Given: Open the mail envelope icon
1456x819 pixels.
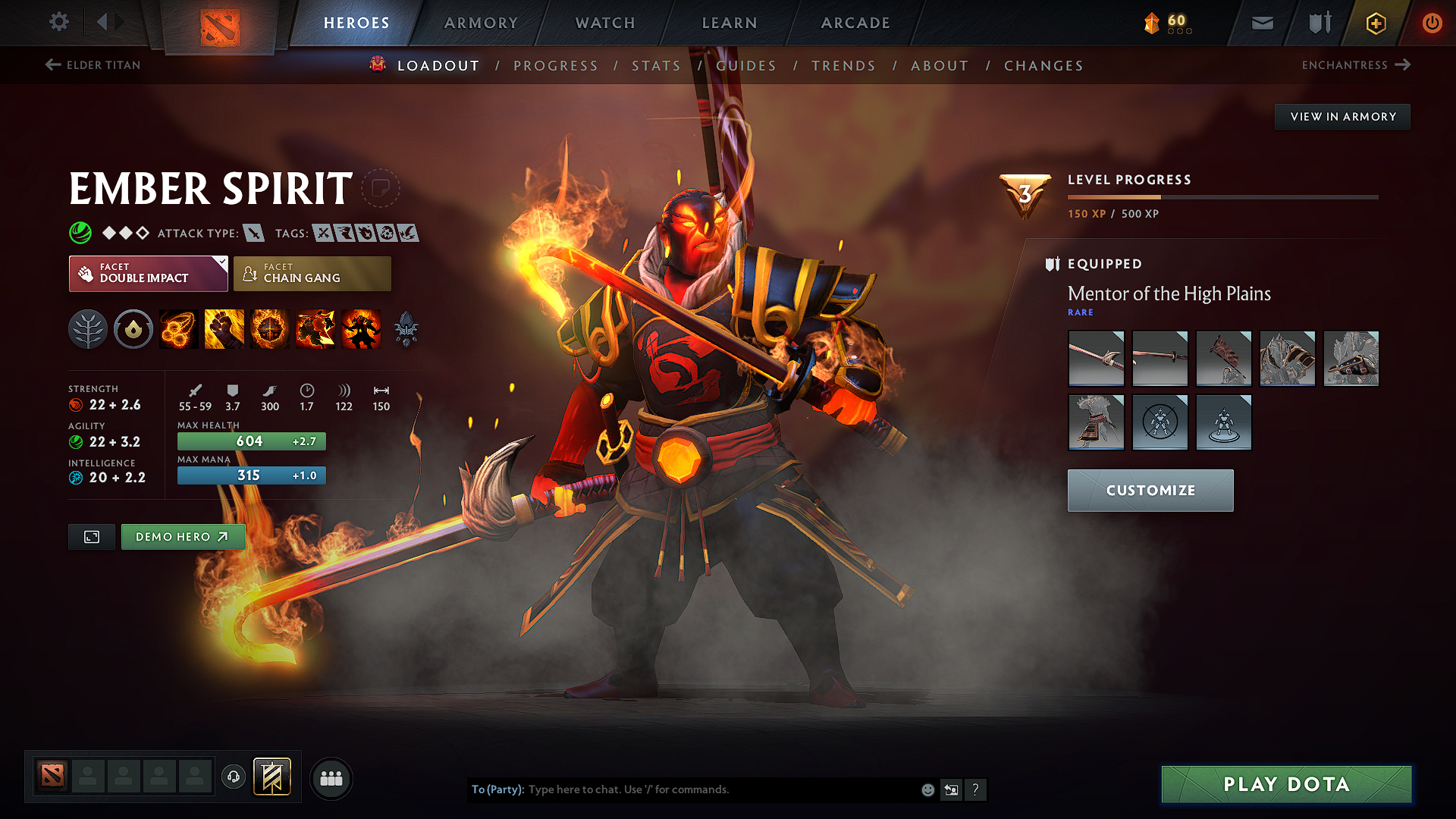Looking at the screenshot, I should [x=1261, y=23].
